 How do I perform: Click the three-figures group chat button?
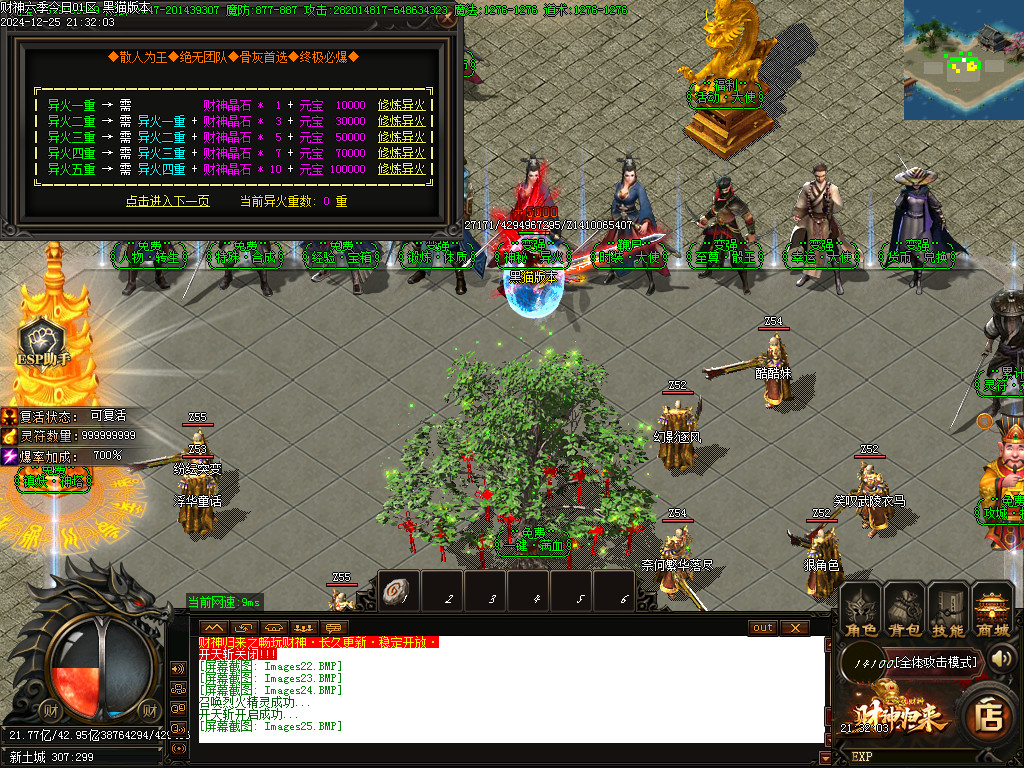(179, 688)
